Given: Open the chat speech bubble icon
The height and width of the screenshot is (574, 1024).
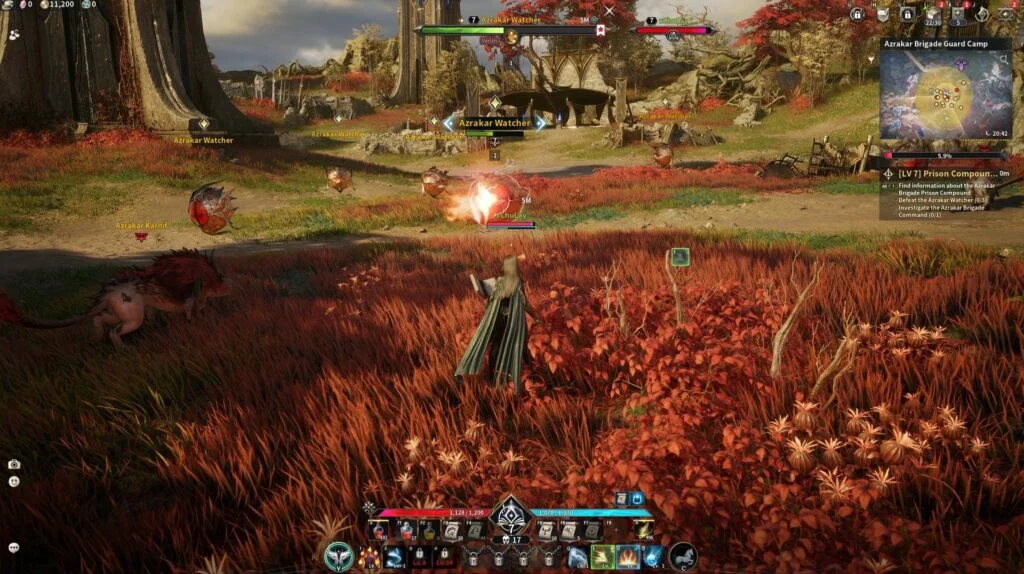Looking at the screenshot, I should coord(14,548).
